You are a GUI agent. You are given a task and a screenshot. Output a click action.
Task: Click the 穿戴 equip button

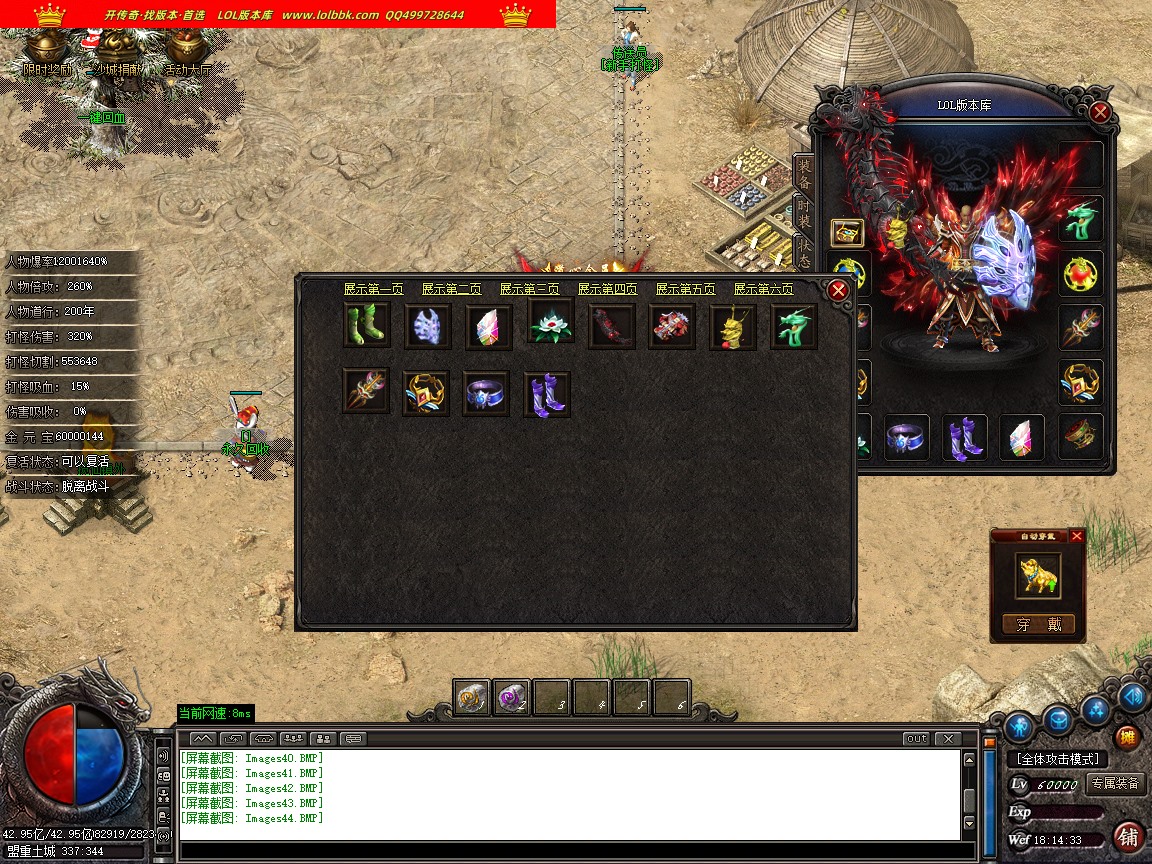tap(1039, 625)
